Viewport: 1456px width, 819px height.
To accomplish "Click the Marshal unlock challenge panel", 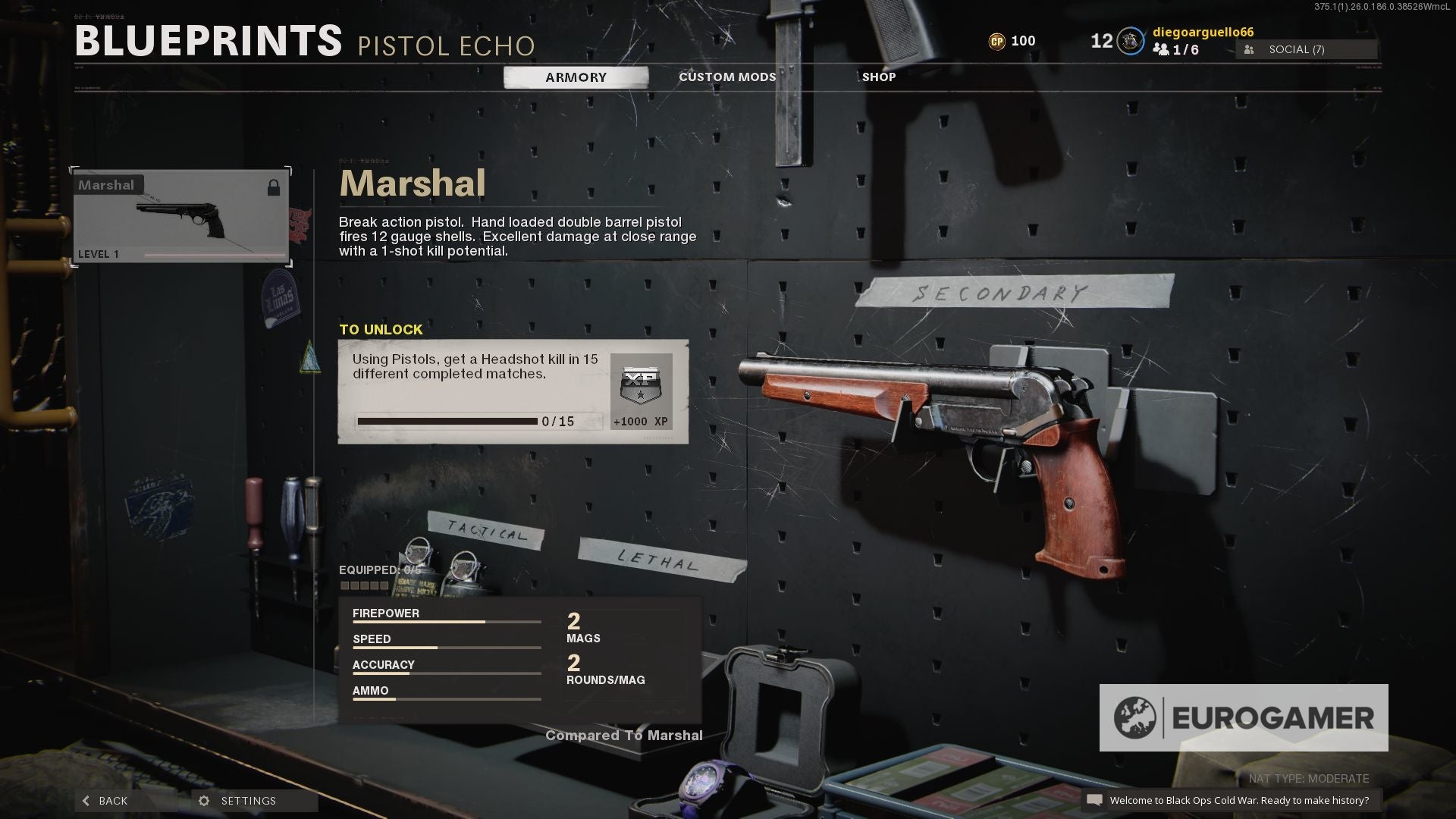I will coord(513,391).
